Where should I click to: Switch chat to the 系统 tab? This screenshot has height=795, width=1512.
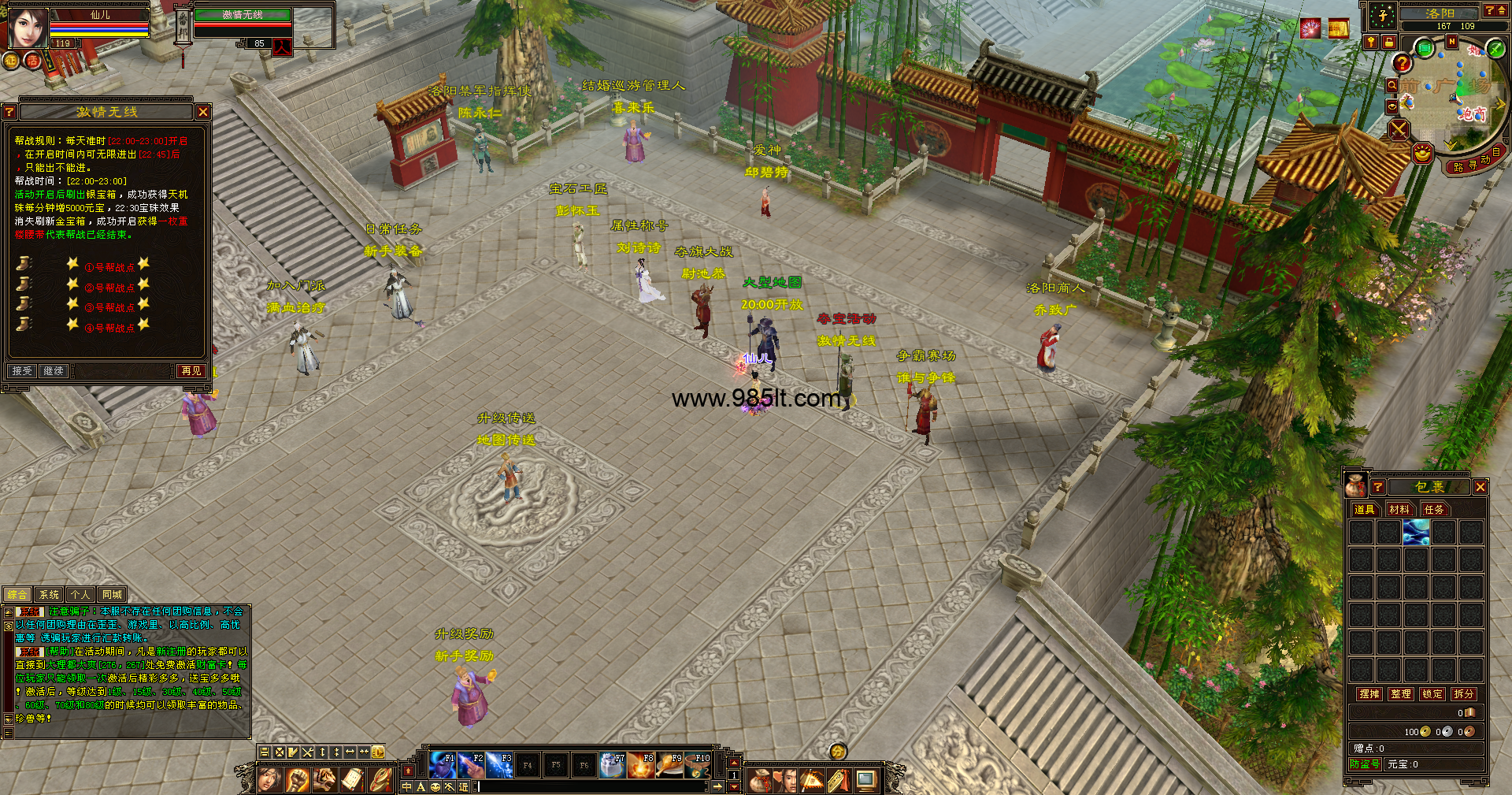click(x=49, y=595)
